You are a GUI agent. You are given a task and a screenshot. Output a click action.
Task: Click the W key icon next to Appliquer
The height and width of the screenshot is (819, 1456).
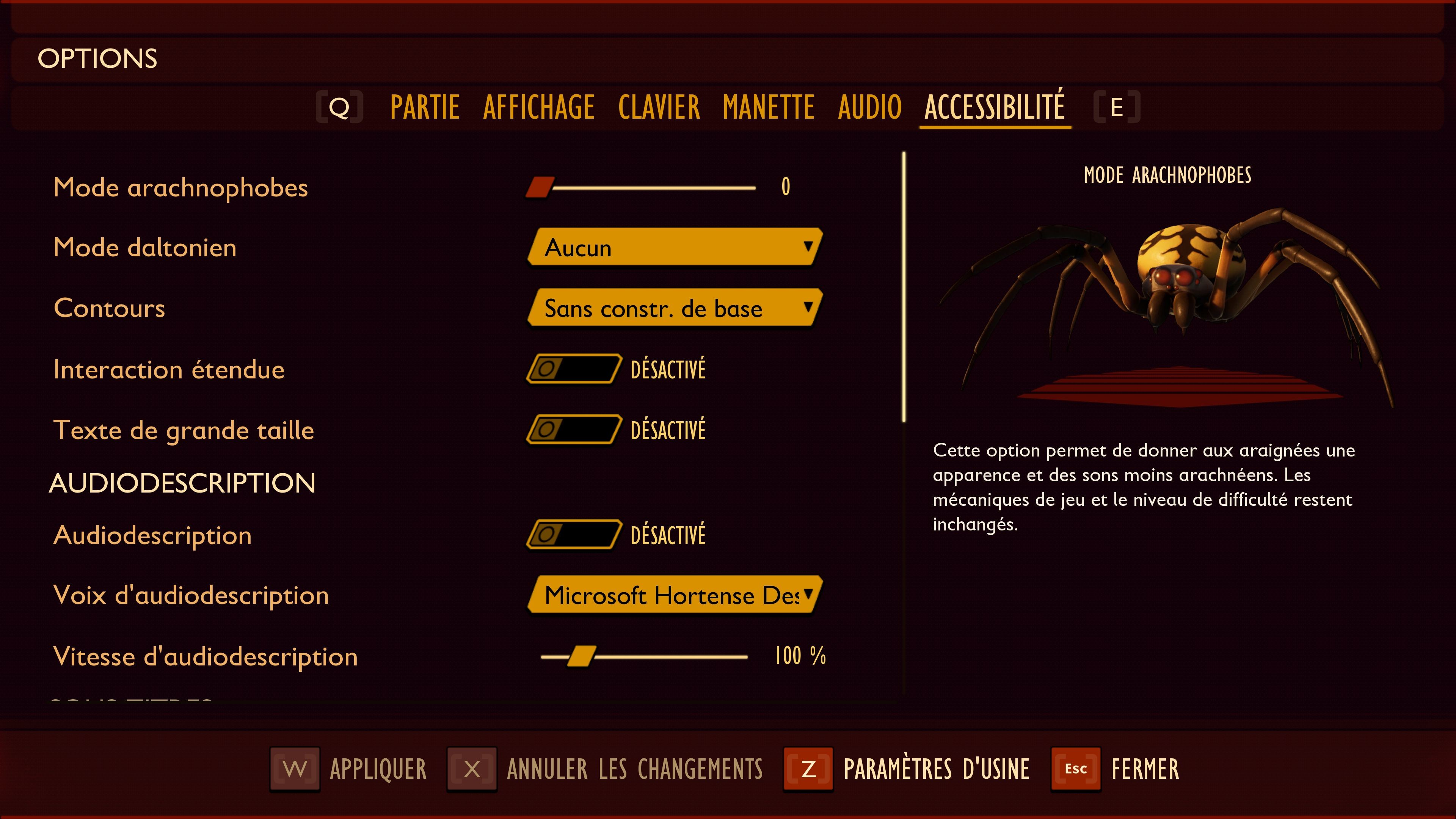pyautogui.click(x=294, y=769)
